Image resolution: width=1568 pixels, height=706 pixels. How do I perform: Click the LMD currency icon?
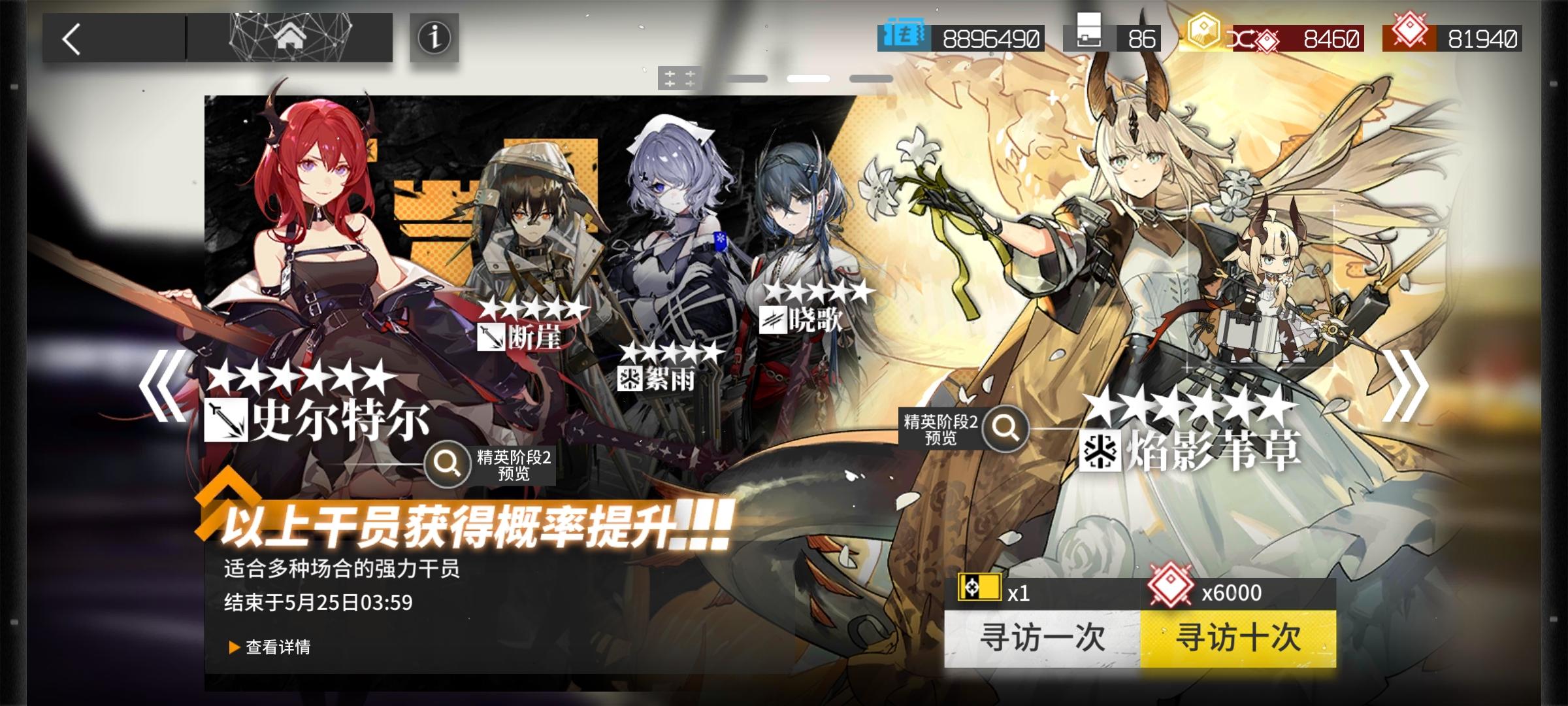pos(904,38)
